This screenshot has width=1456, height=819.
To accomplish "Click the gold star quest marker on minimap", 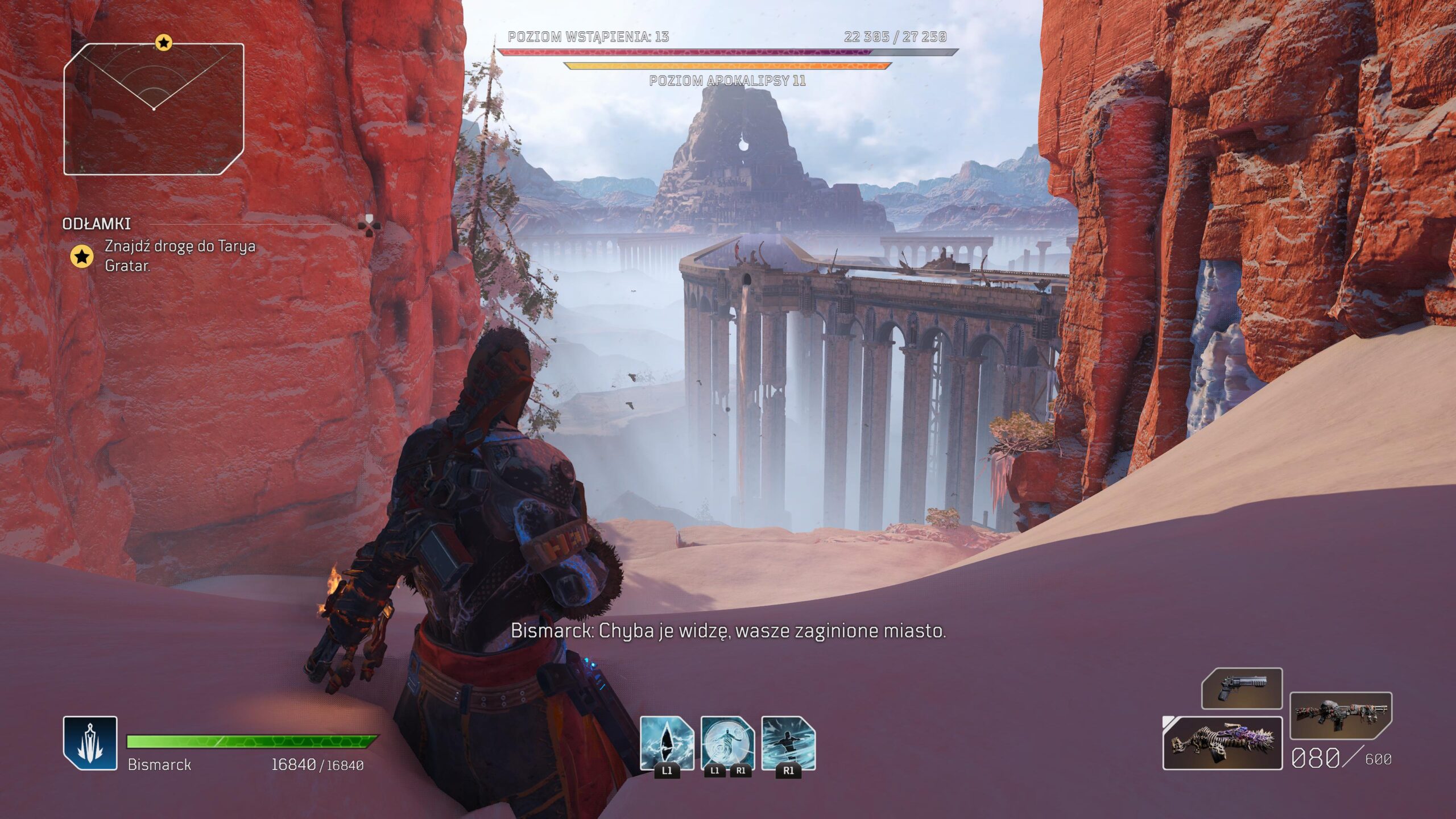I will [x=164, y=43].
